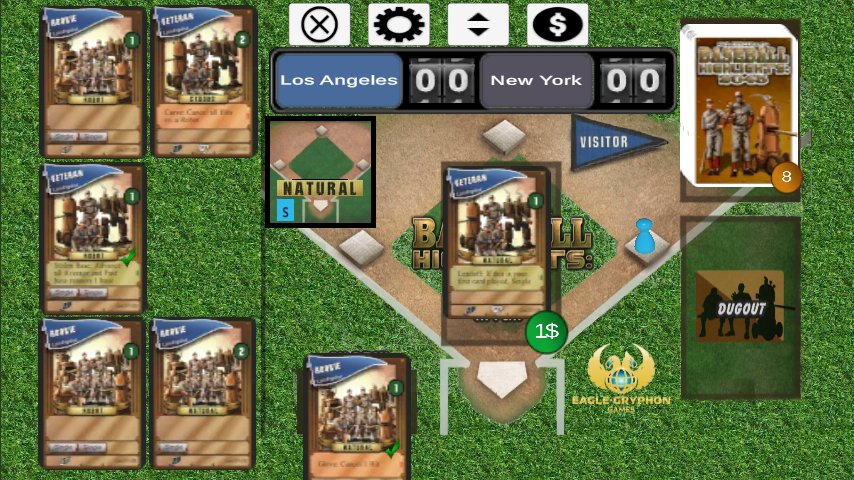The height and width of the screenshot is (480, 854).
Task: Click the New York team label
Action: [x=536, y=81]
